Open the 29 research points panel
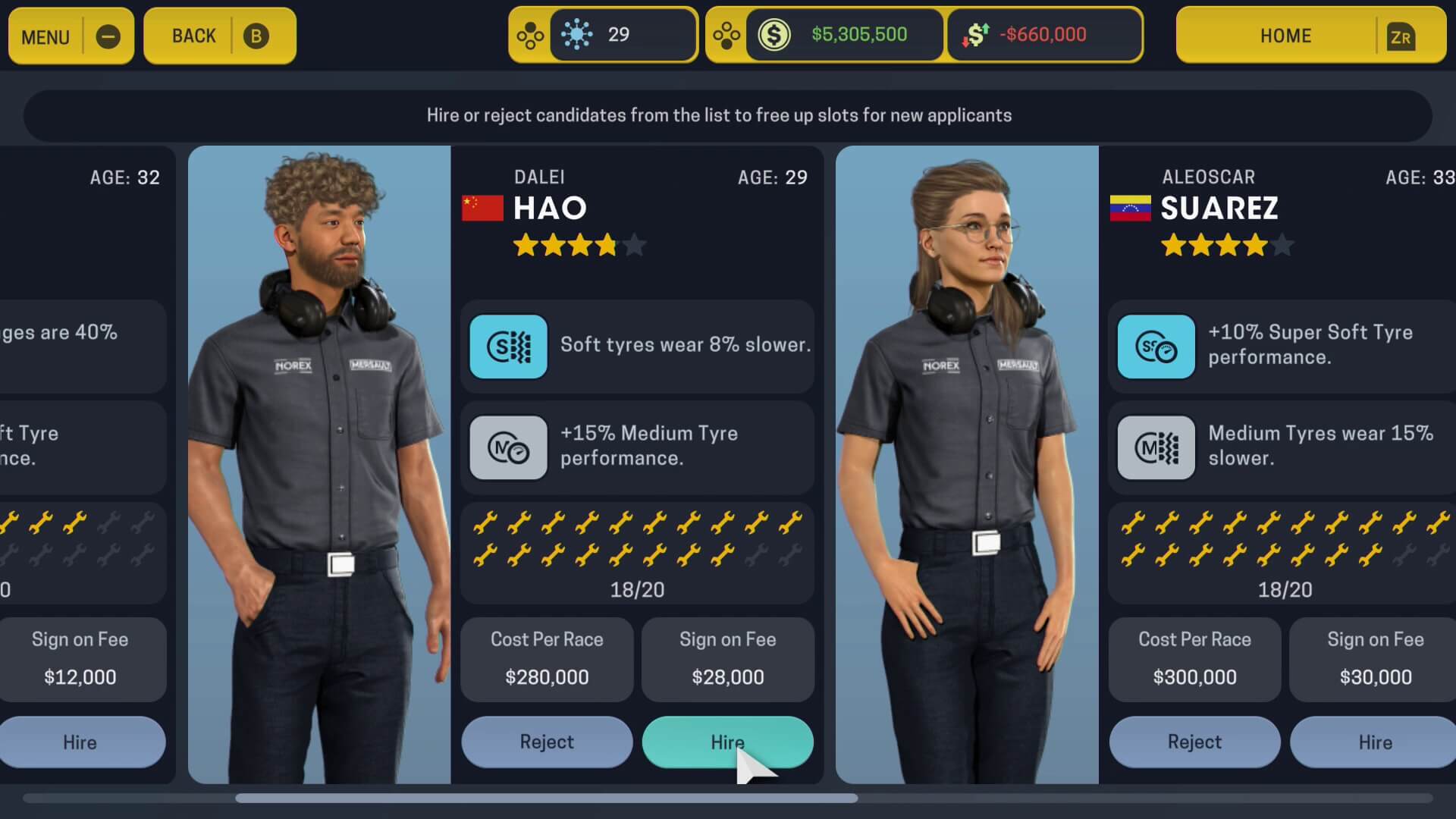 [x=622, y=35]
